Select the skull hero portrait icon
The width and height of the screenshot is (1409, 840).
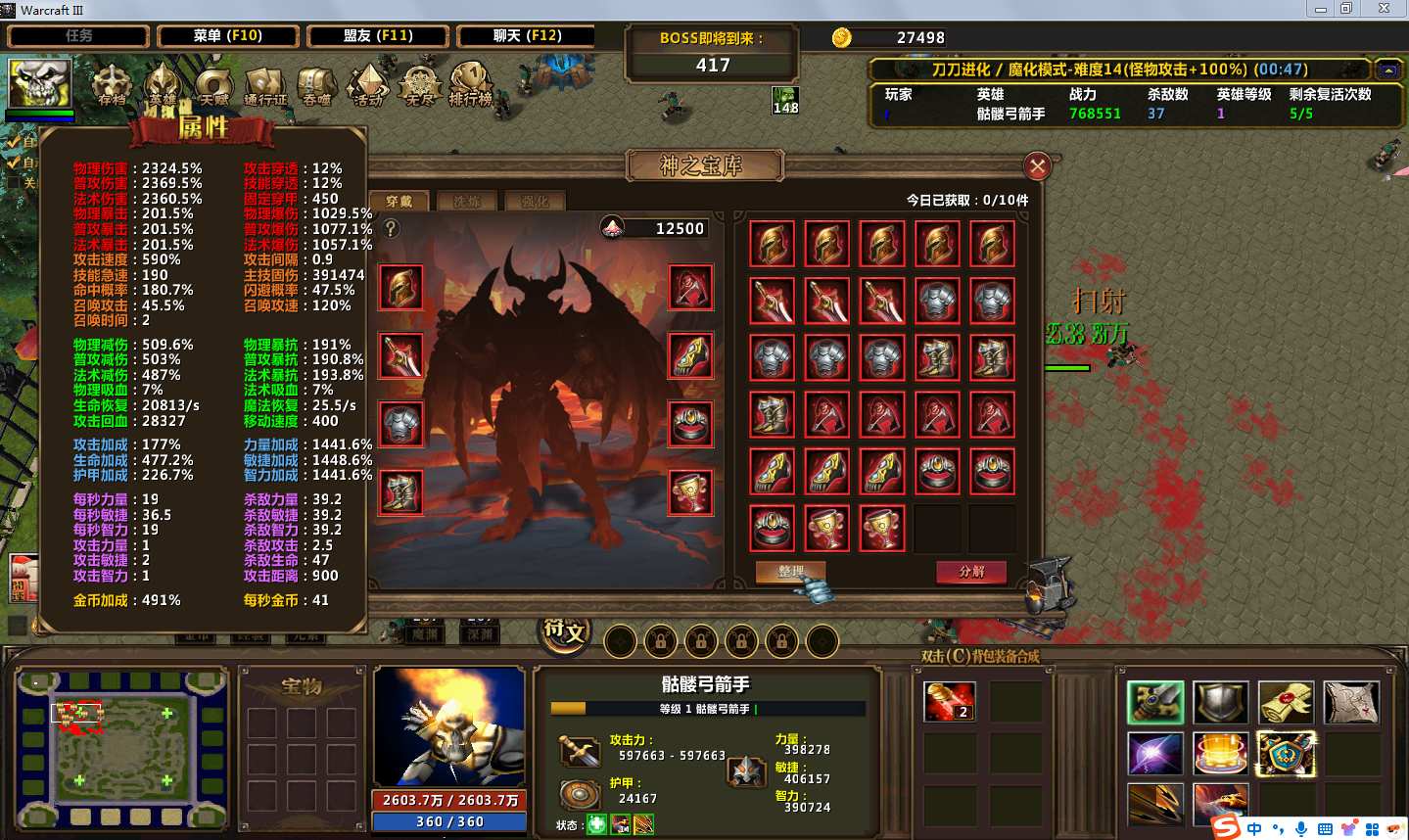pos(40,83)
